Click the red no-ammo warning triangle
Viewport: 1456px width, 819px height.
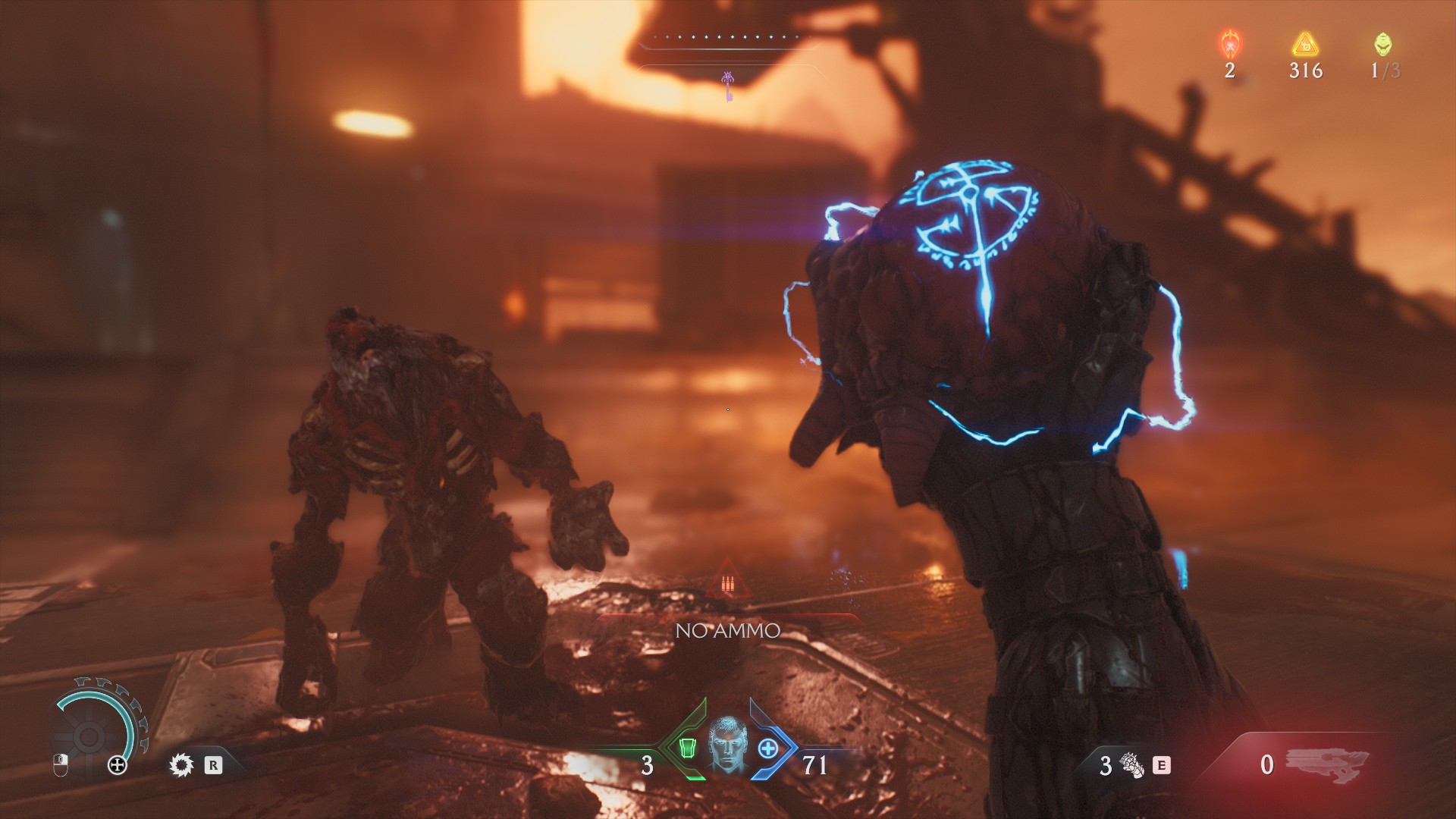(727, 580)
